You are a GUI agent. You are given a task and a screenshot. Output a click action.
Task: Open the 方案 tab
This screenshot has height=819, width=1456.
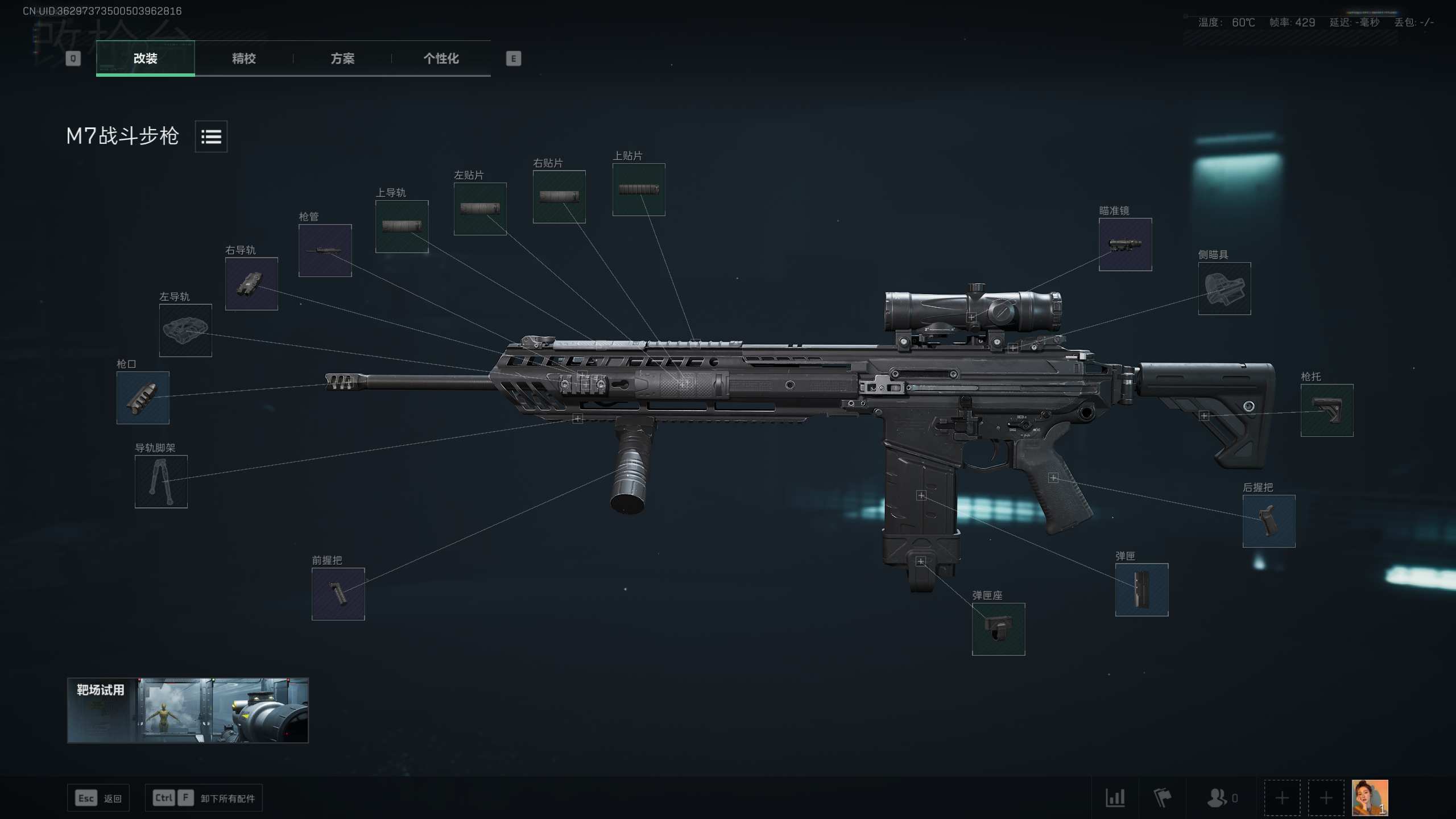click(342, 59)
